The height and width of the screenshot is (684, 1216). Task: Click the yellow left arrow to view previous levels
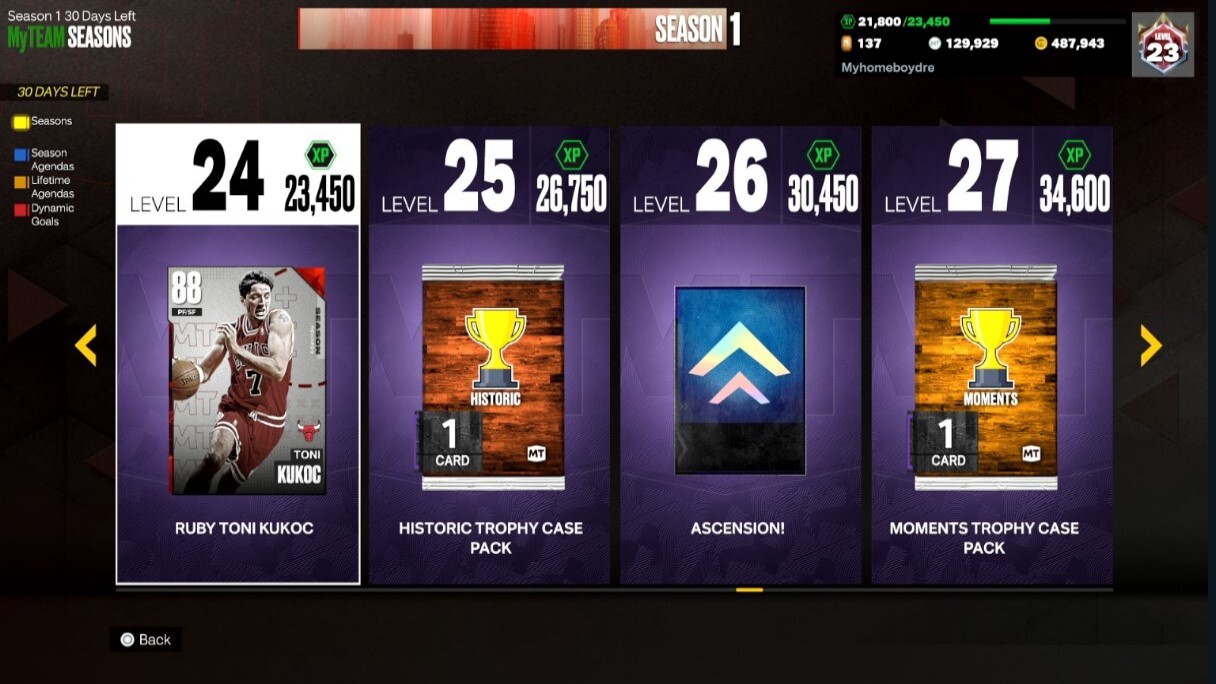(86, 345)
